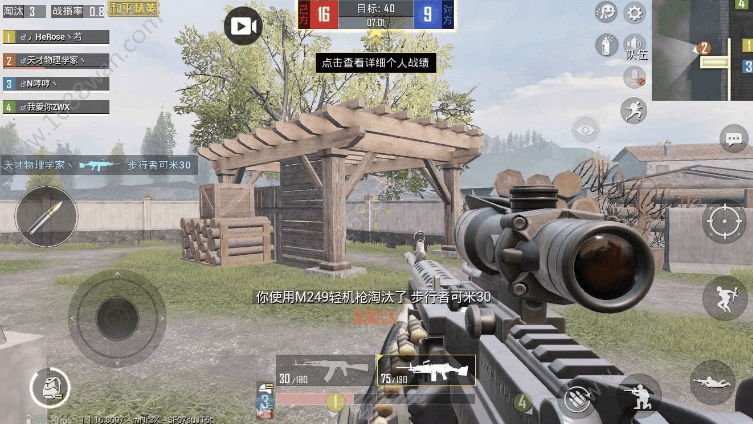Open the settings gear

click(634, 13)
